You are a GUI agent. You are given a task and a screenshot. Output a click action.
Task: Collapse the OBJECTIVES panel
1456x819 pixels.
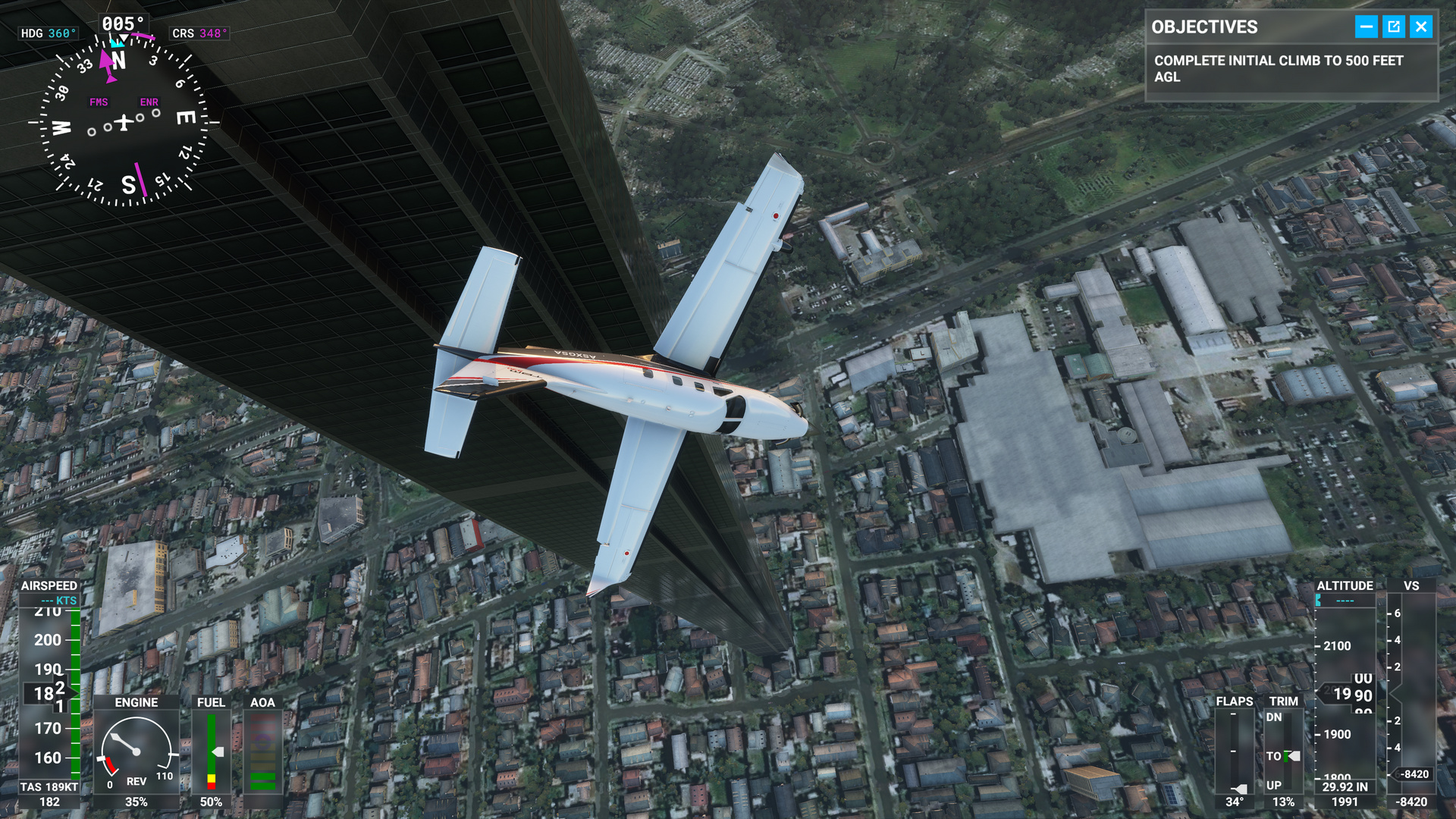click(x=1365, y=27)
